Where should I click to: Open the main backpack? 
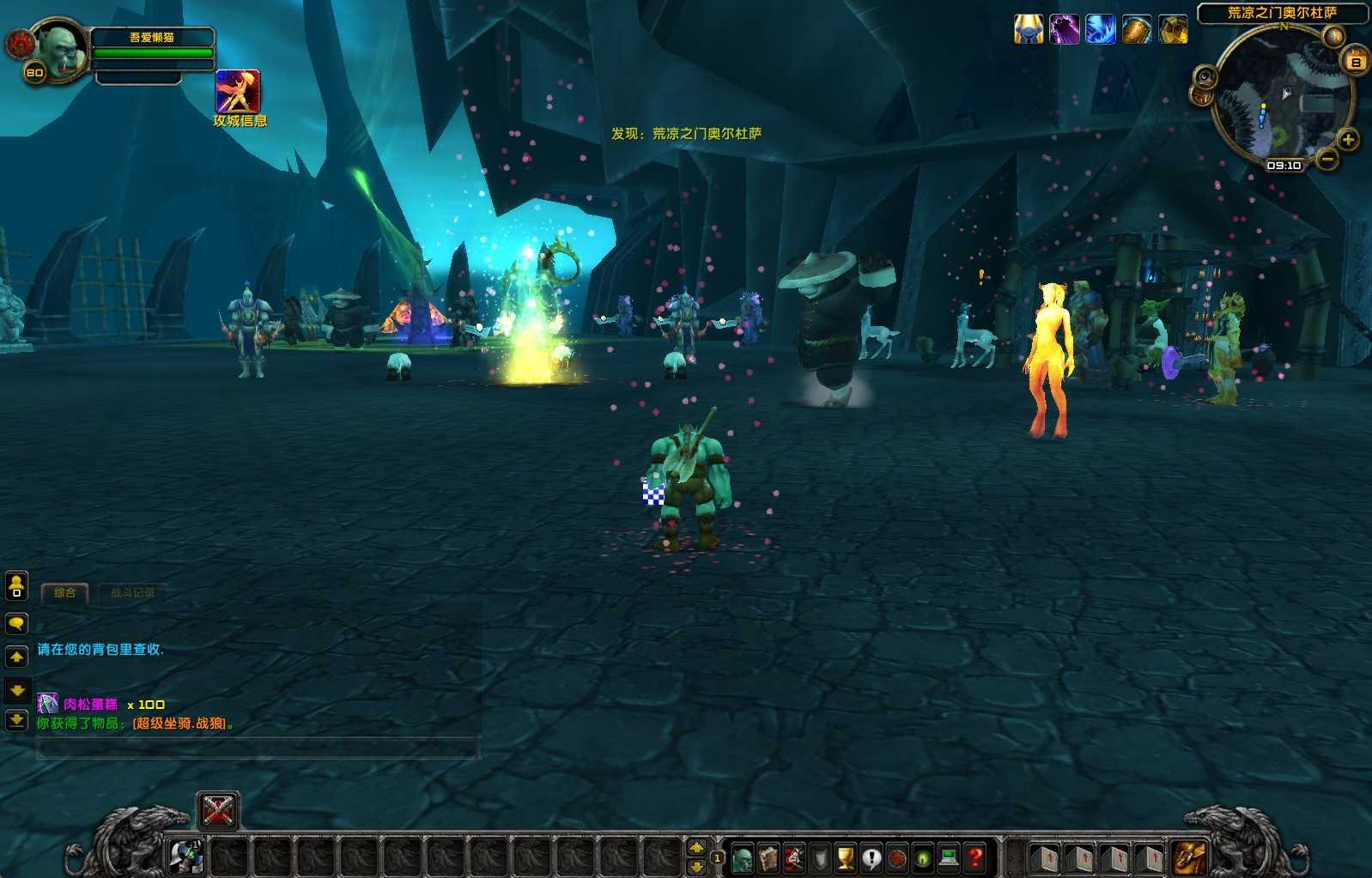click(1190, 857)
